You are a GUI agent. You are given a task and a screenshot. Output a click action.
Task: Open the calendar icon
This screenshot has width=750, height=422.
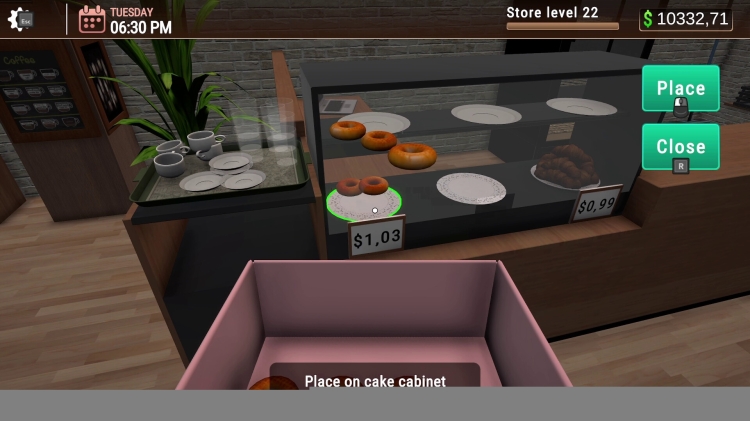pyautogui.click(x=92, y=19)
